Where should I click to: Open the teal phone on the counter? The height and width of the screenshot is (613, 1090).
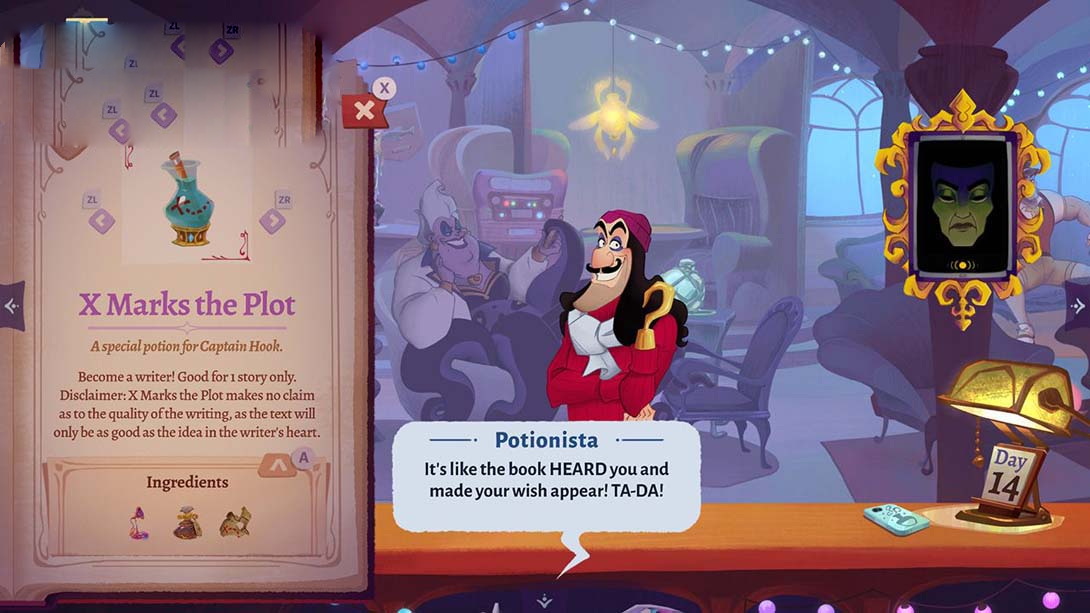pyautogui.click(x=897, y=520)
